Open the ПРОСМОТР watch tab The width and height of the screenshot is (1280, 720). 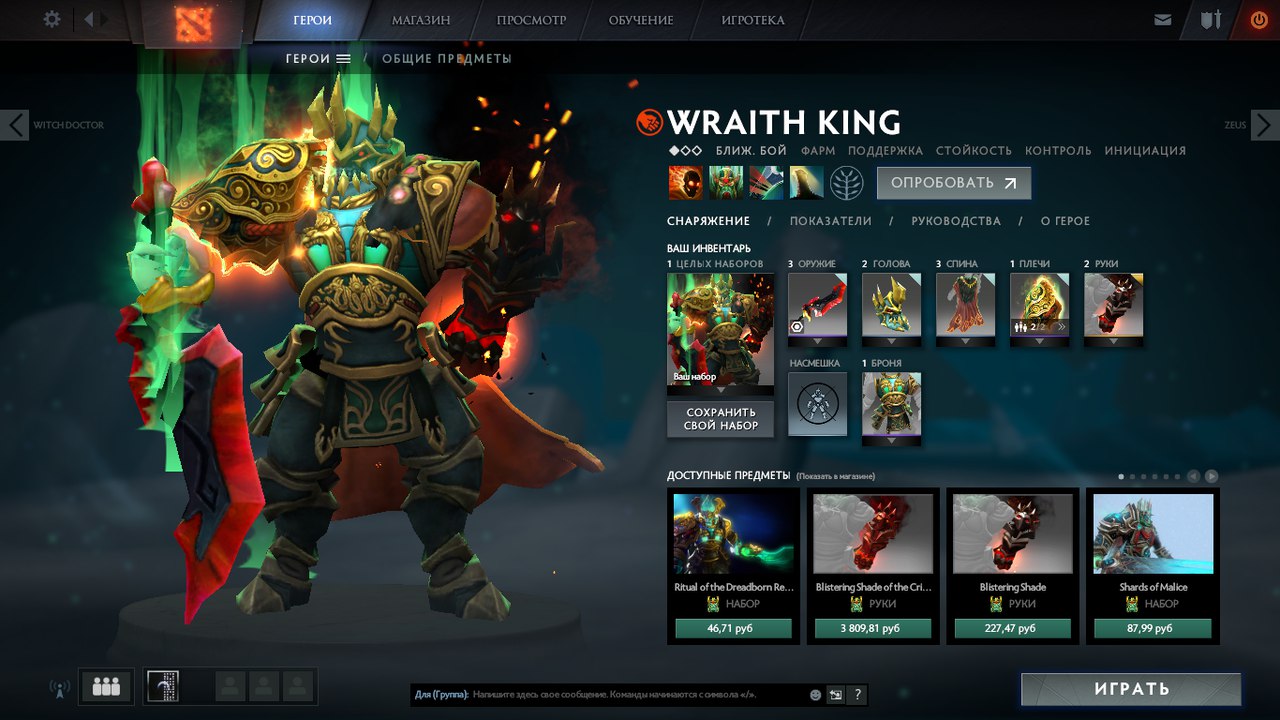click(531, 20)
